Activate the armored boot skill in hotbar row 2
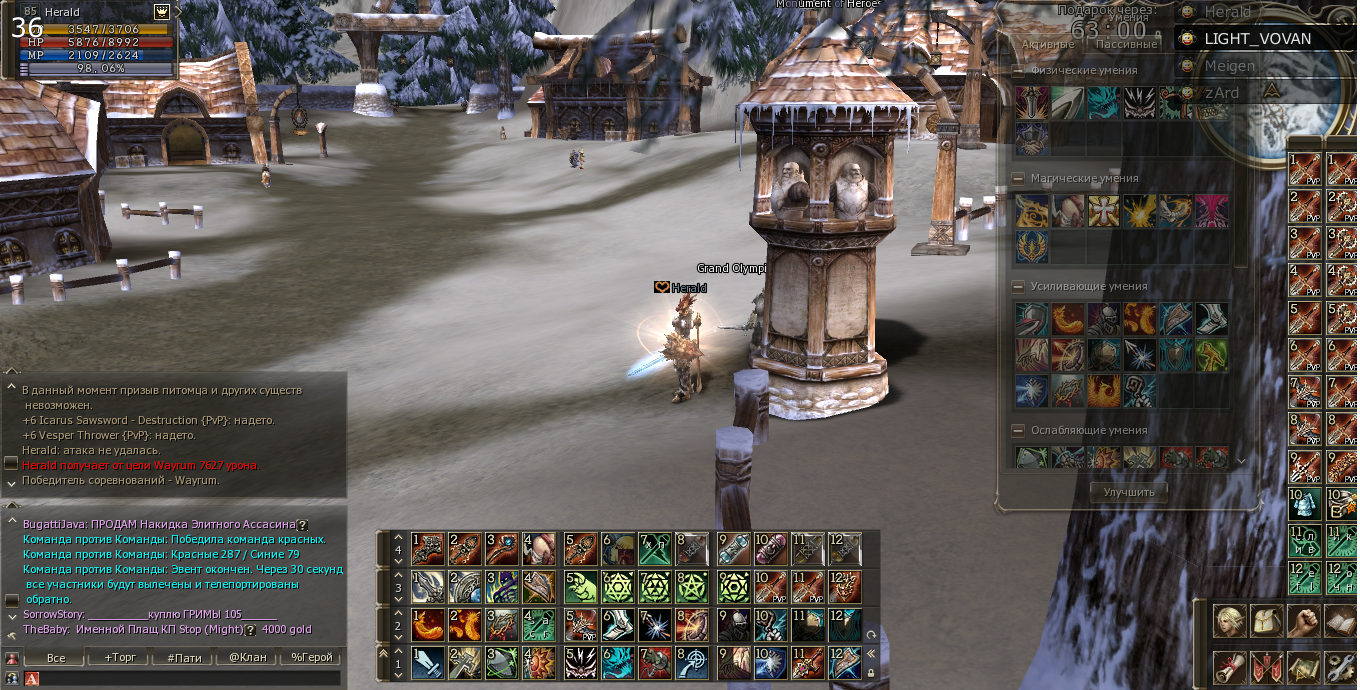The height and width of the screenshot is (690, 1360). pos(618,623)
